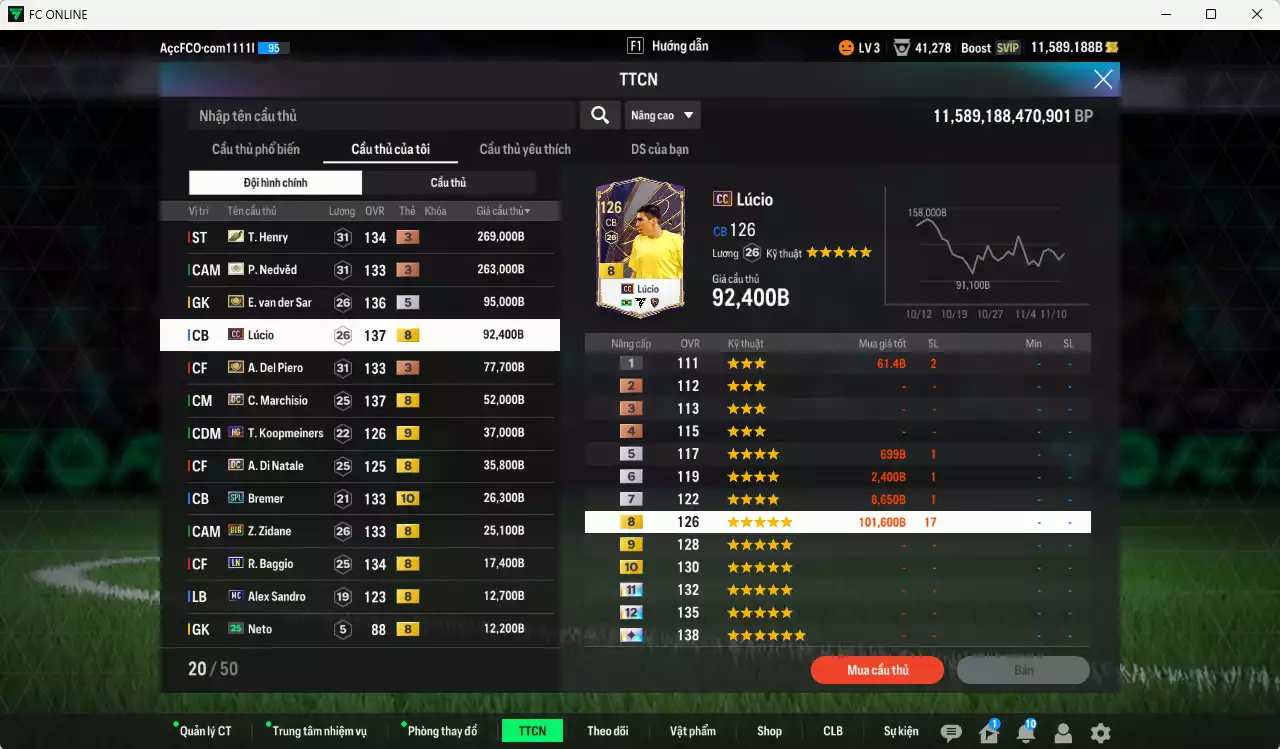The image size is (1280, 749).
Task: Click the SVIP boost badge in the header
Action: tap(1007, 47)
